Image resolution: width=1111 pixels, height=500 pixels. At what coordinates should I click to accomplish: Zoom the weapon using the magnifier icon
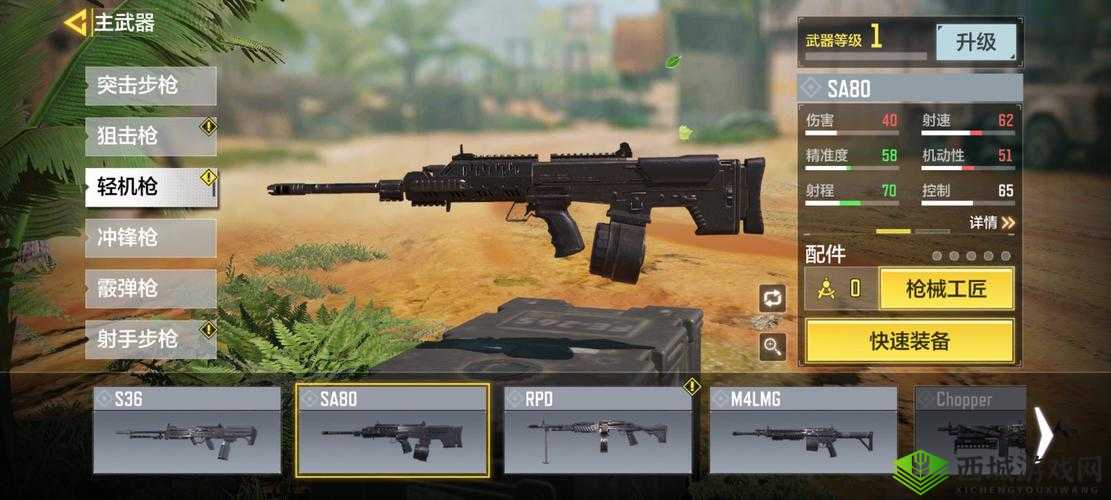tap(772, 346)
